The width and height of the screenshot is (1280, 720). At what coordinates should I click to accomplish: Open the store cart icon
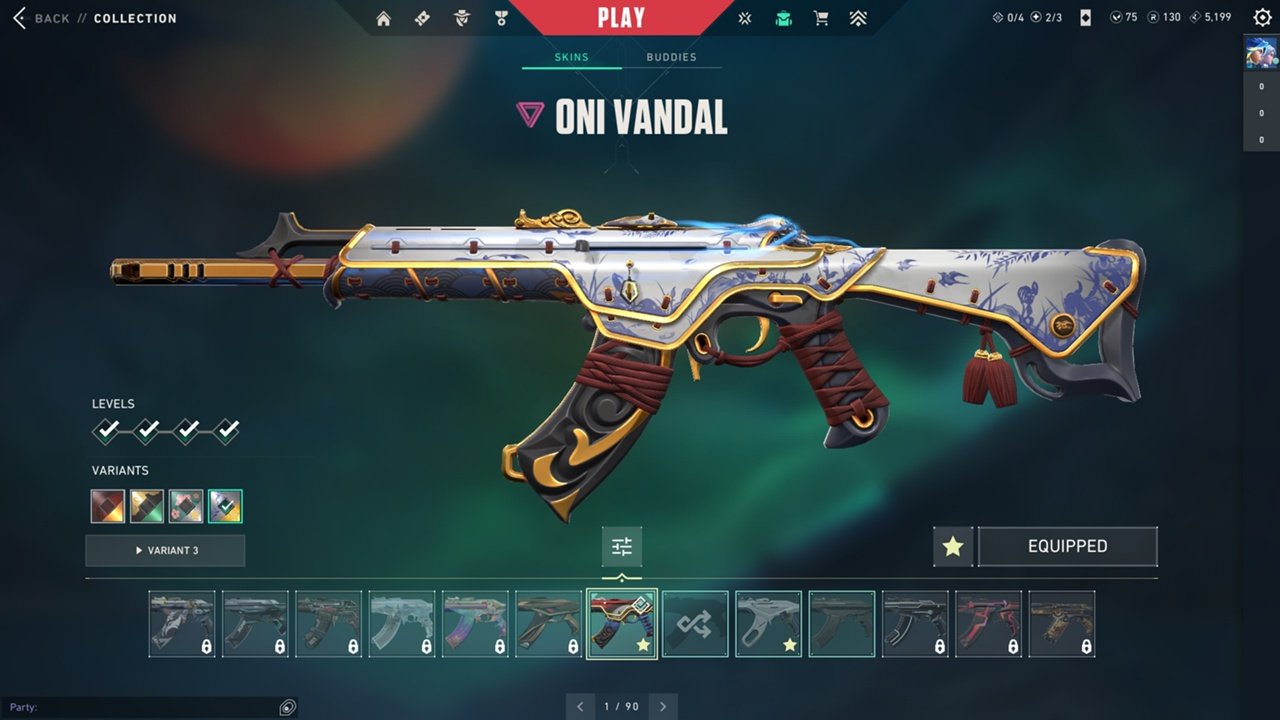click(x=821, y=18)
